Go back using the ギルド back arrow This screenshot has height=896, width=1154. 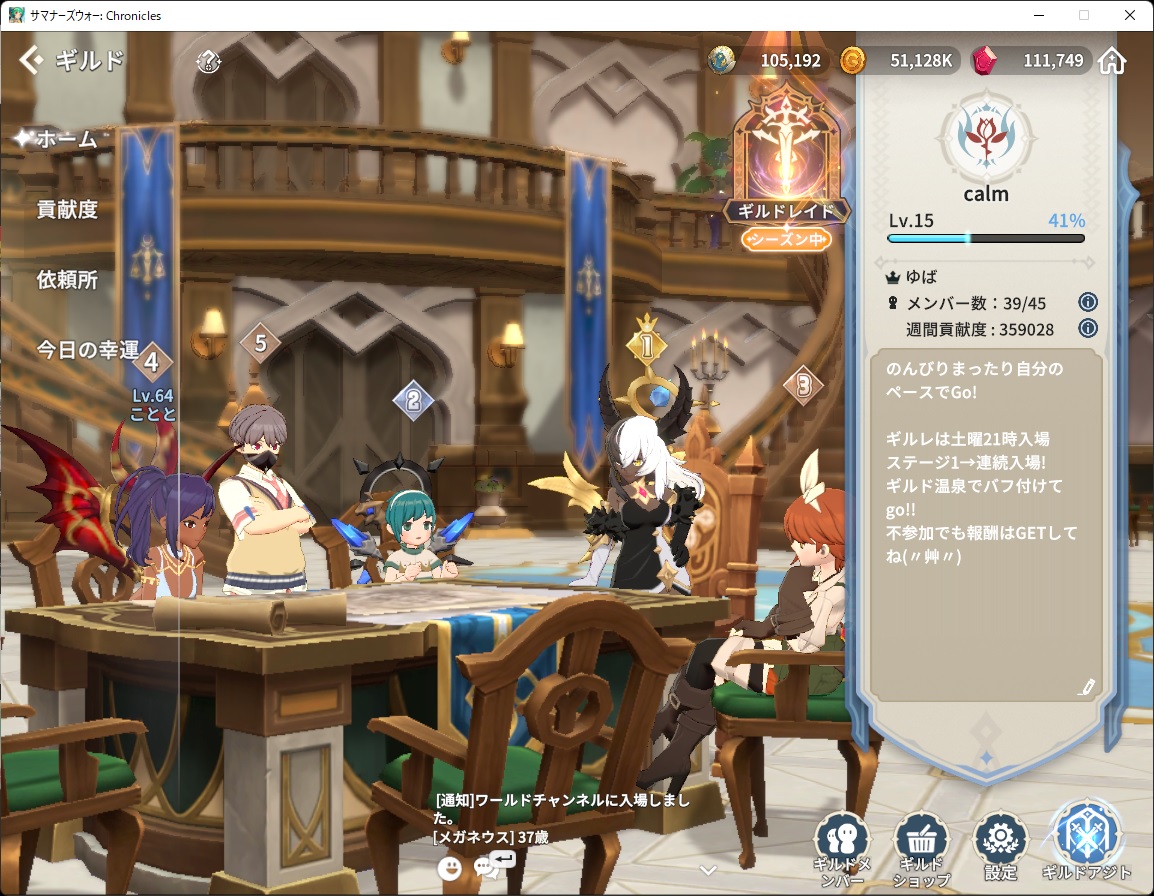click(32, 60)
